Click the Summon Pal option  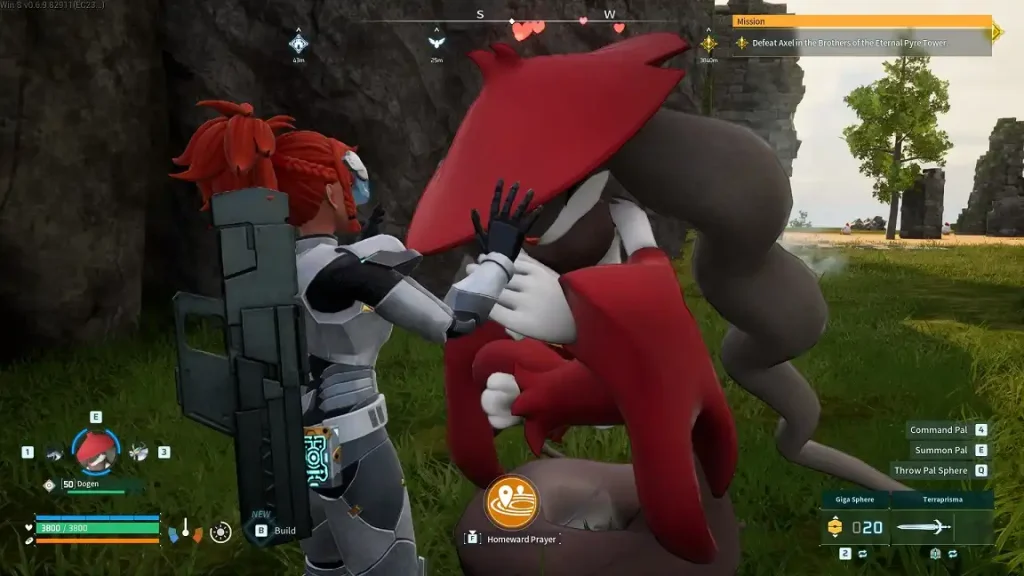pos(942,450)
